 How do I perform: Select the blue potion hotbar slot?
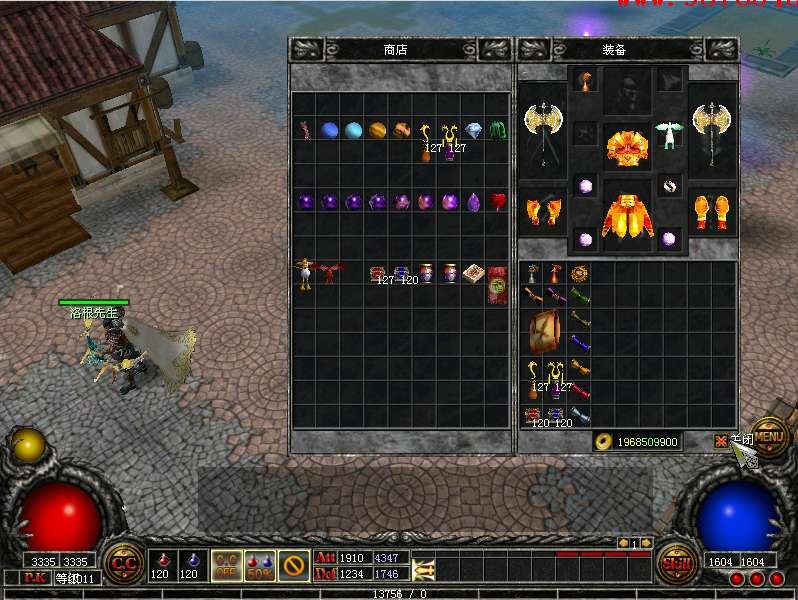click(x=189, y=565)
